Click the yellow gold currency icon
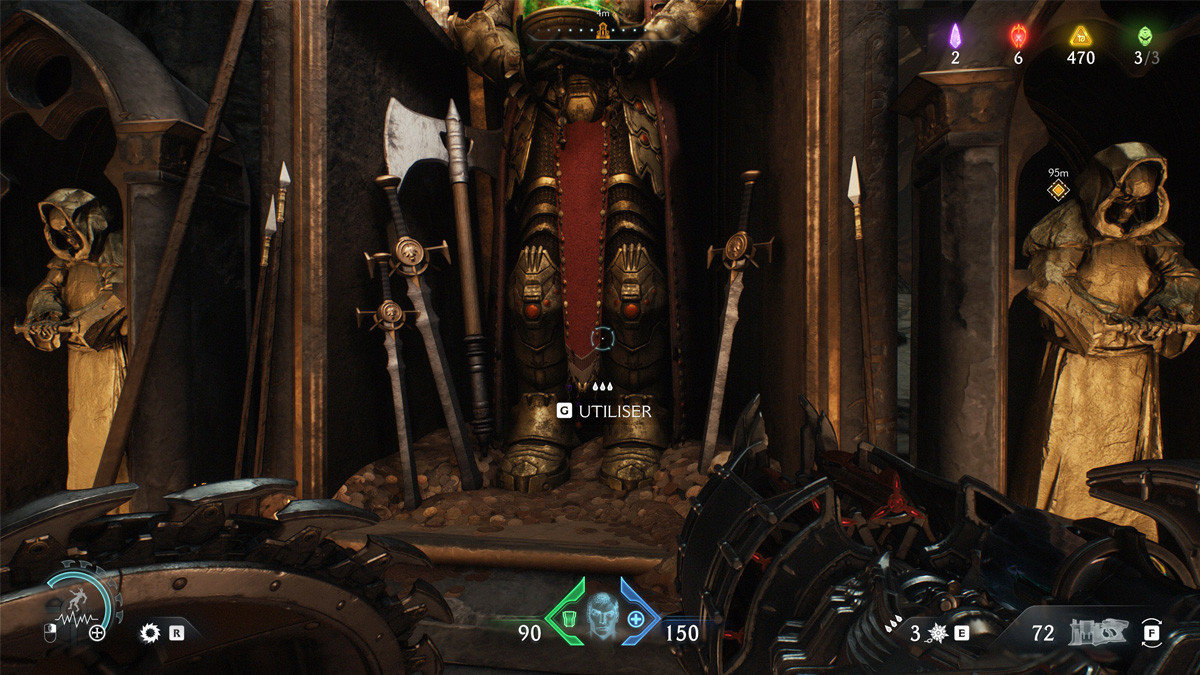The height and width of the screenshot is (675, 1200). click(x=1080, y=36)
